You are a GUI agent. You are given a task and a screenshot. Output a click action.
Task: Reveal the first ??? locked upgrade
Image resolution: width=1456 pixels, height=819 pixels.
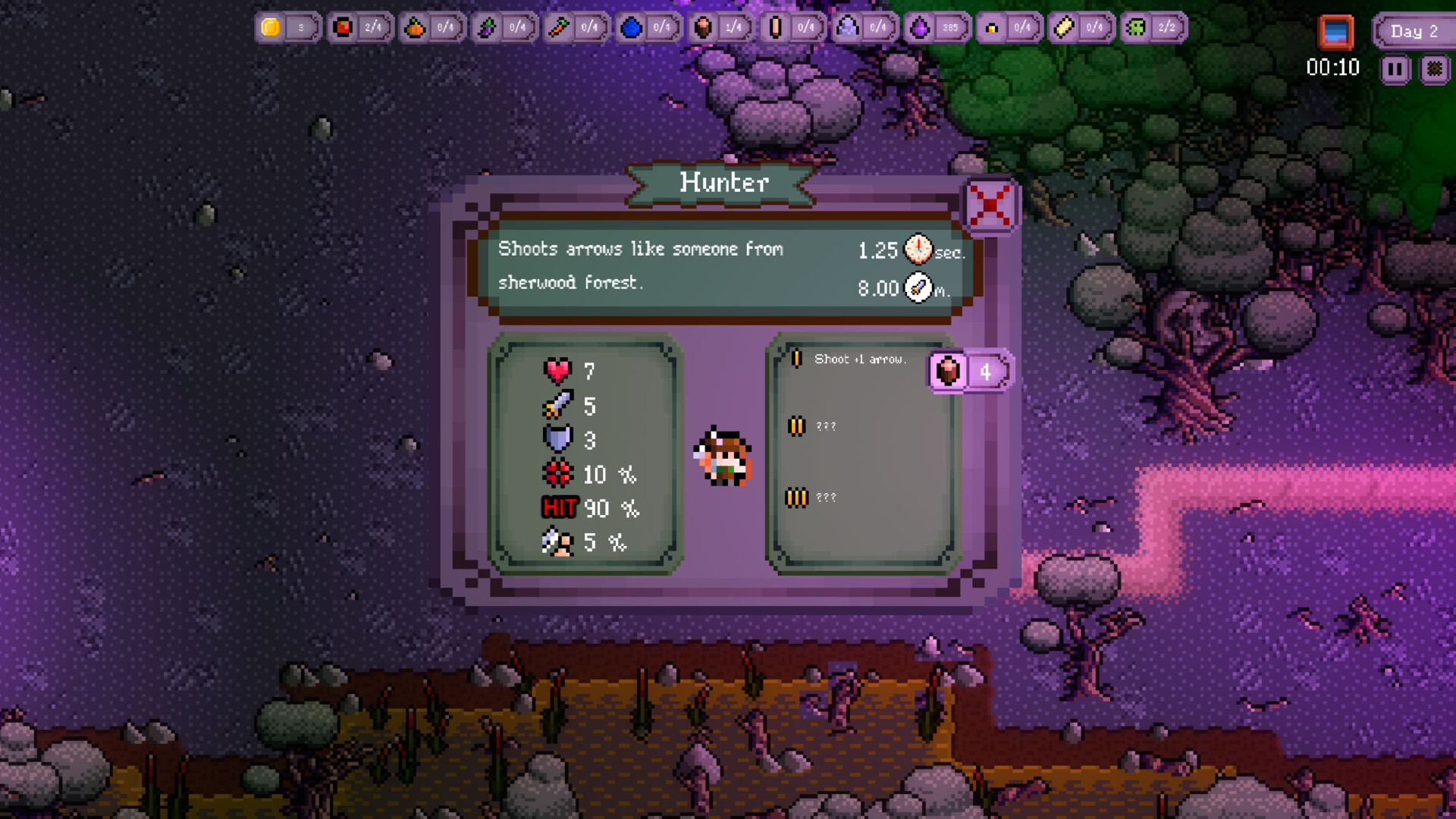tap(827, 426)
